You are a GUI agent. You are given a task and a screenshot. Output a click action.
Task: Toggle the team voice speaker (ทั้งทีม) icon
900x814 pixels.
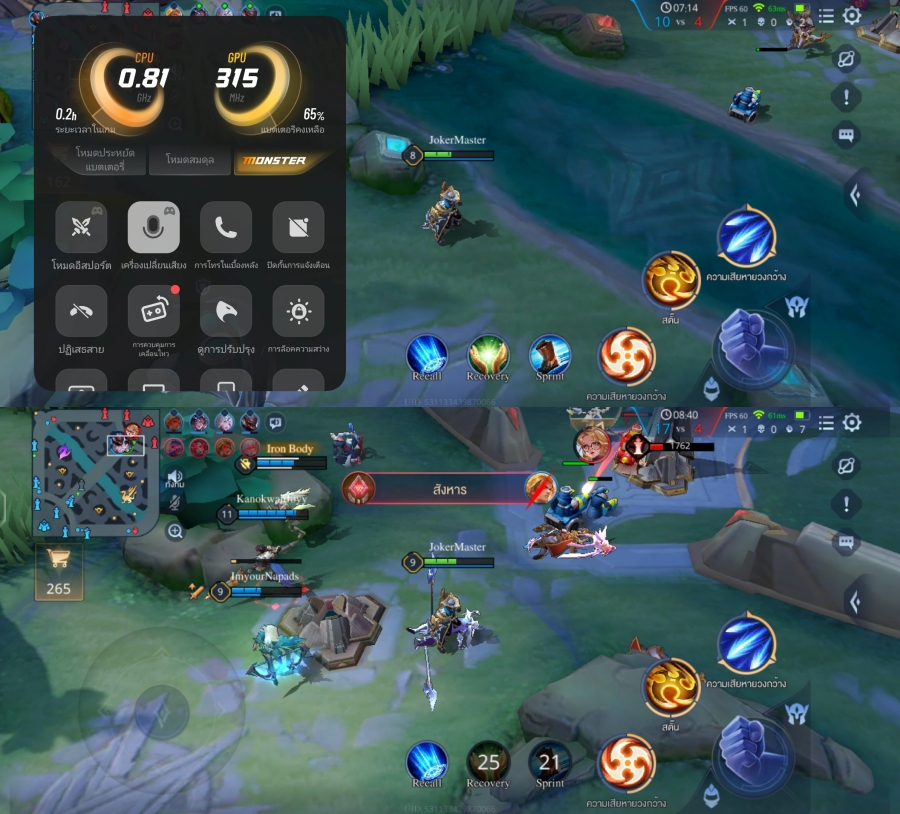click(x=175, y=478)
